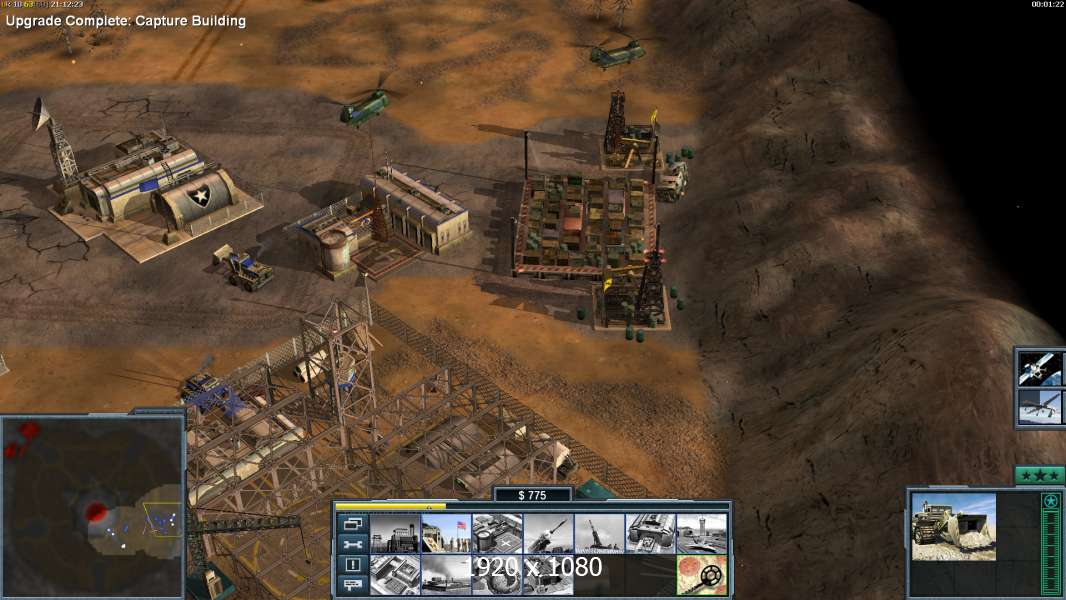
Task: Click the wrench options button
Action: tap(352, 545)
